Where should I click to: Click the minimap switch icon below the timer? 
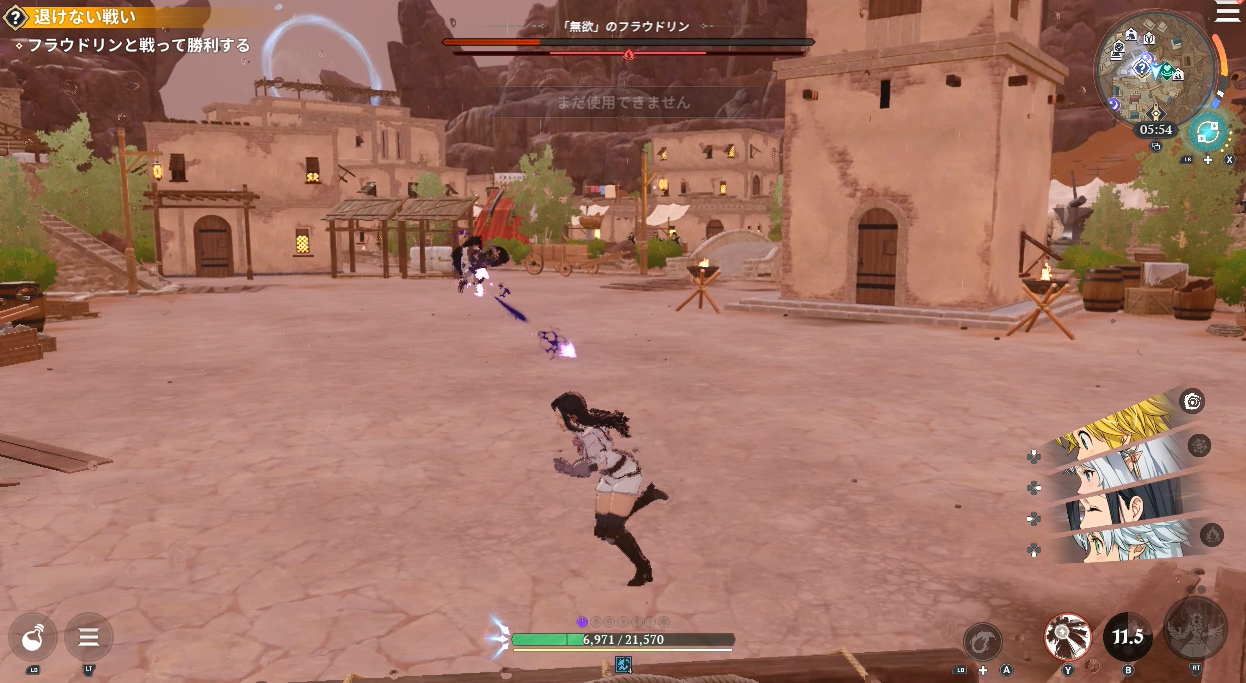tap(1156, 146)
